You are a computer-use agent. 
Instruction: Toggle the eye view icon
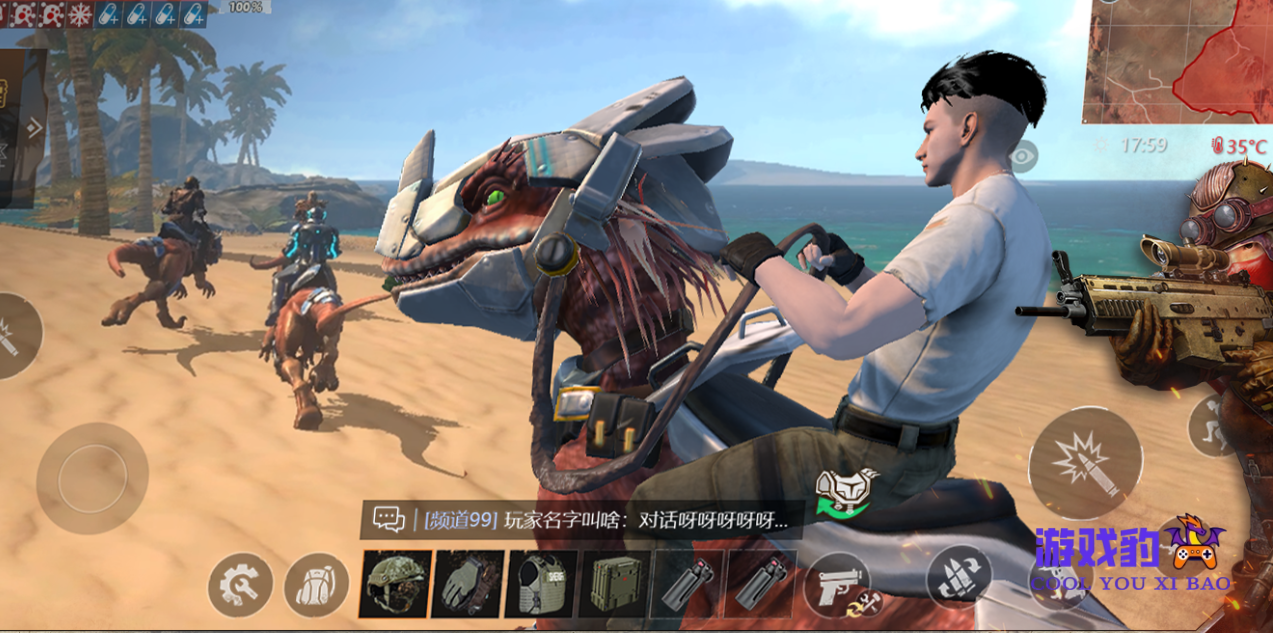(x=1024, y=156)
